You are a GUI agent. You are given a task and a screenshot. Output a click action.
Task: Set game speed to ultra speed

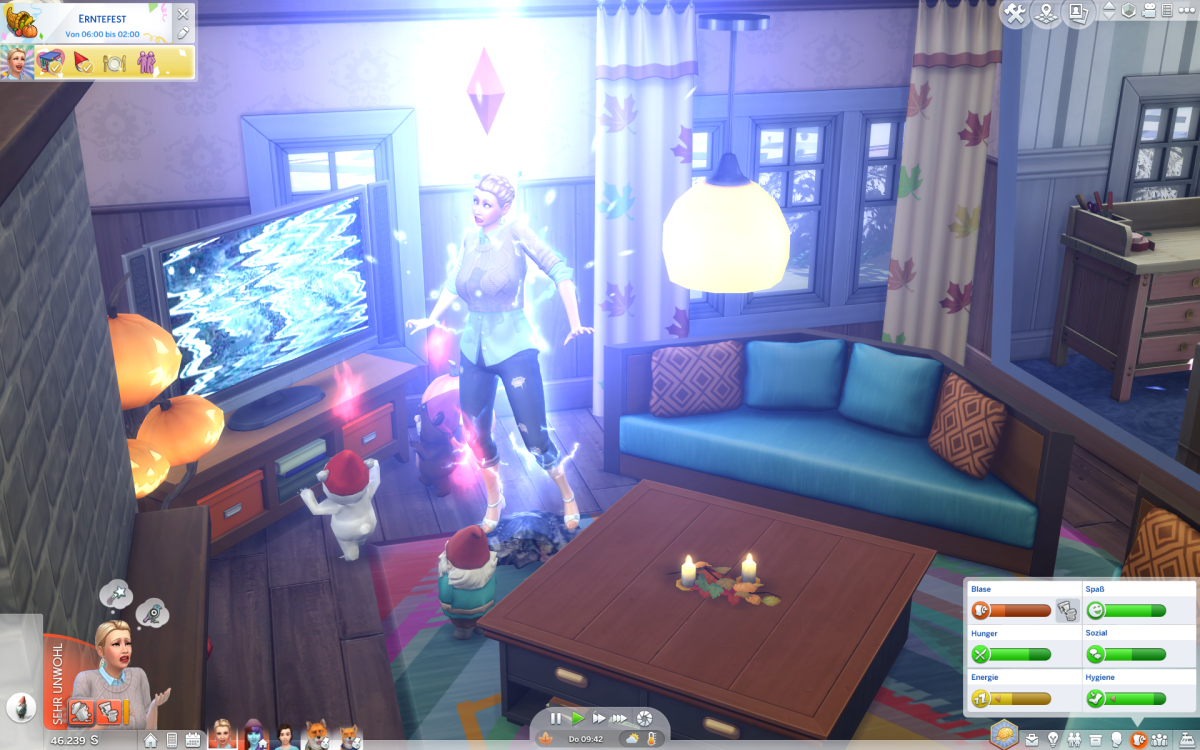[x=620, y=718]
